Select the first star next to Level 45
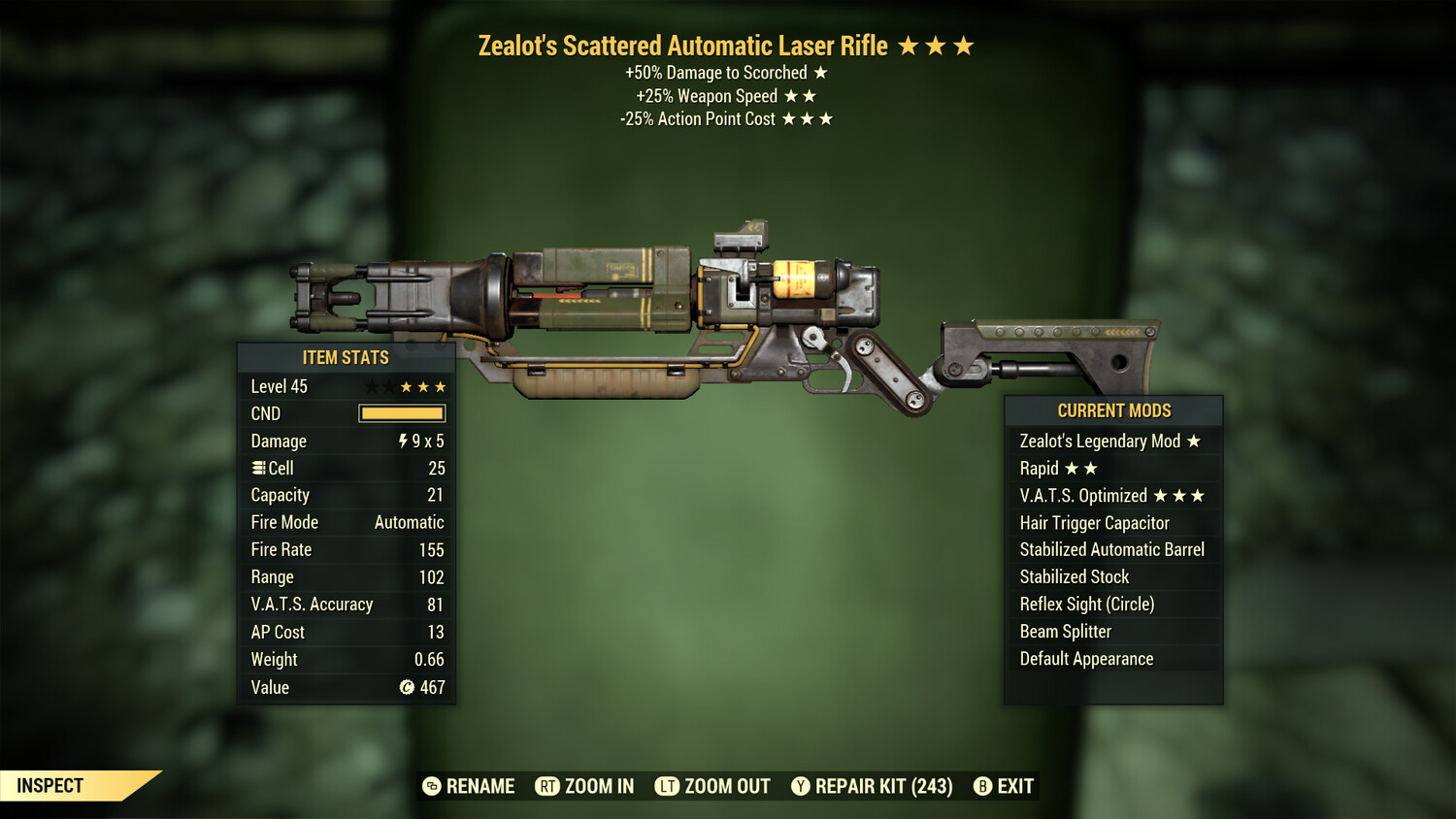1456x819 pixels. tap(370, 386)
